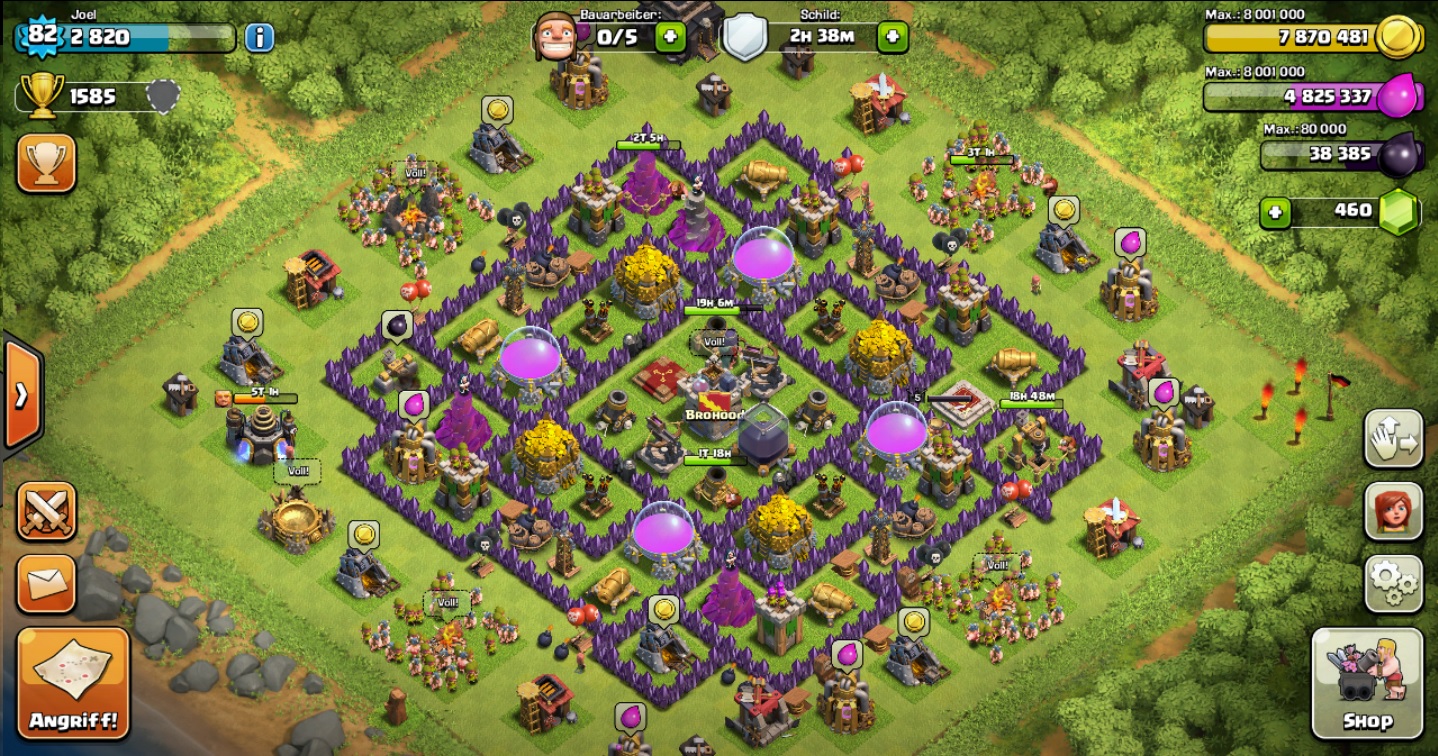Screen dimensions: 1438x756
Task: Add builders with the green plus
Action: click(669, 38)
